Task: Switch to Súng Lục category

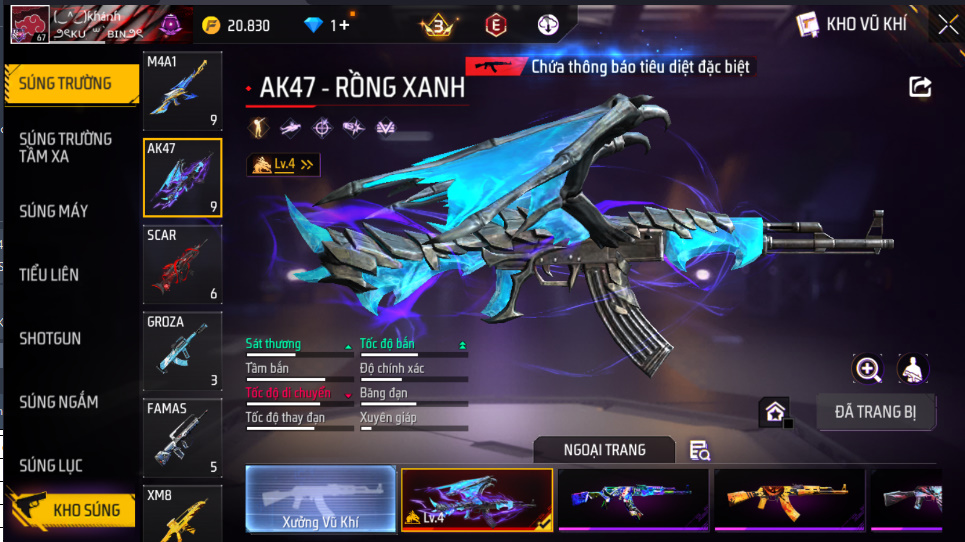Action: coord(51,466)
